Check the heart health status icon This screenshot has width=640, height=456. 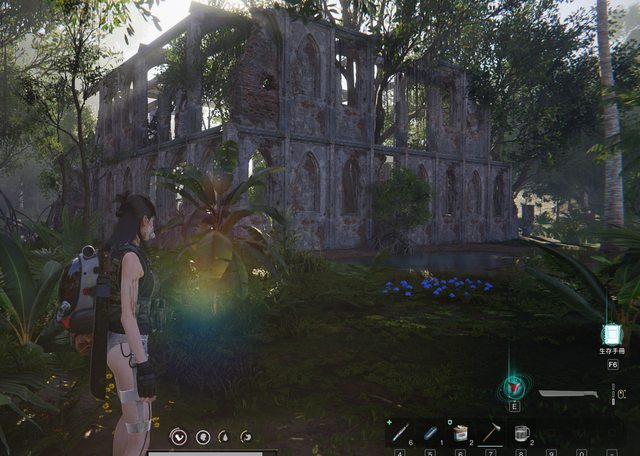pos(179,436)
